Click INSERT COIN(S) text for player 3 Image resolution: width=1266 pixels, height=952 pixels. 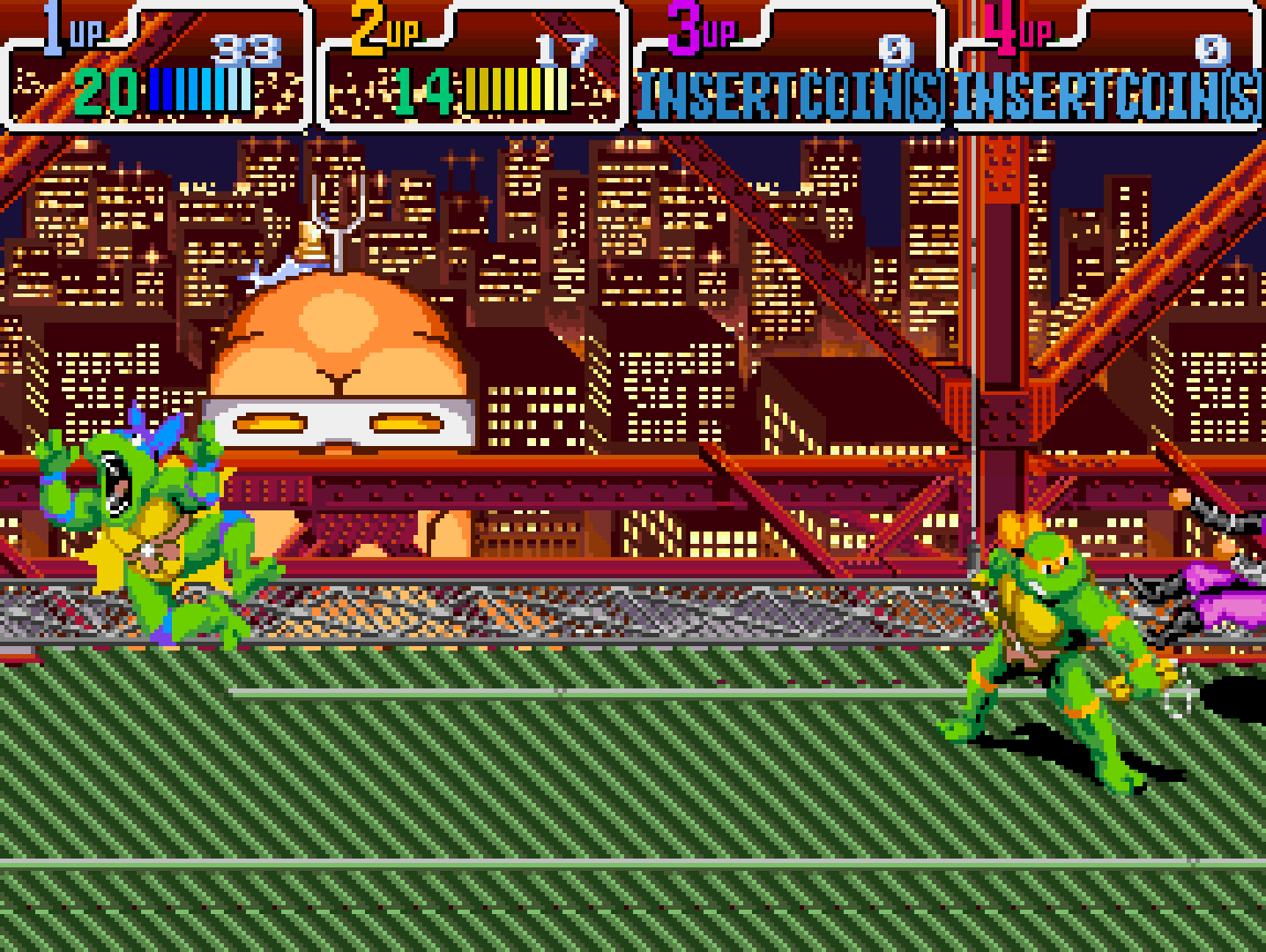point(789,93)
